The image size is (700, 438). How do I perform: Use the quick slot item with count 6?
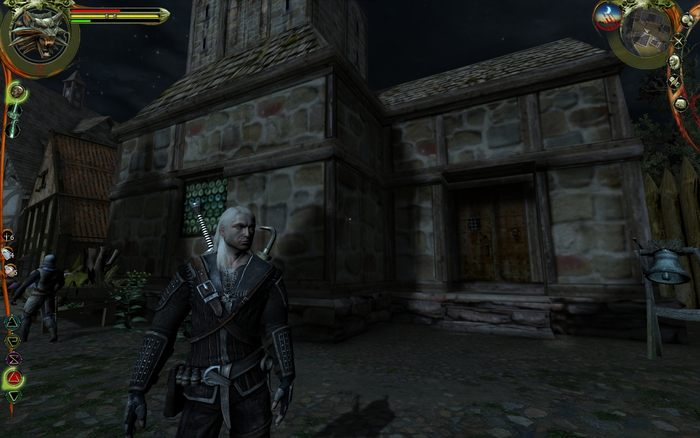pos(8,237)
